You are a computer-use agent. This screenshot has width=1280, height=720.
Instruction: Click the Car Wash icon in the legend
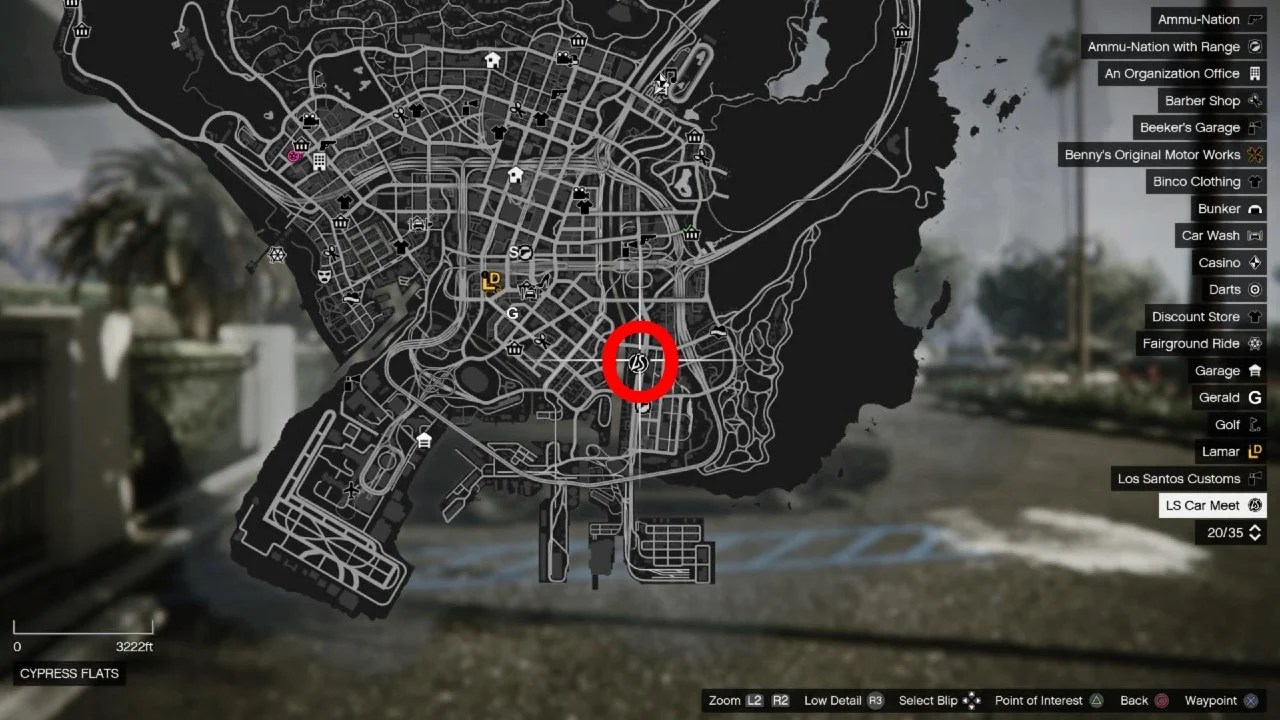[x=1253, y=235]
